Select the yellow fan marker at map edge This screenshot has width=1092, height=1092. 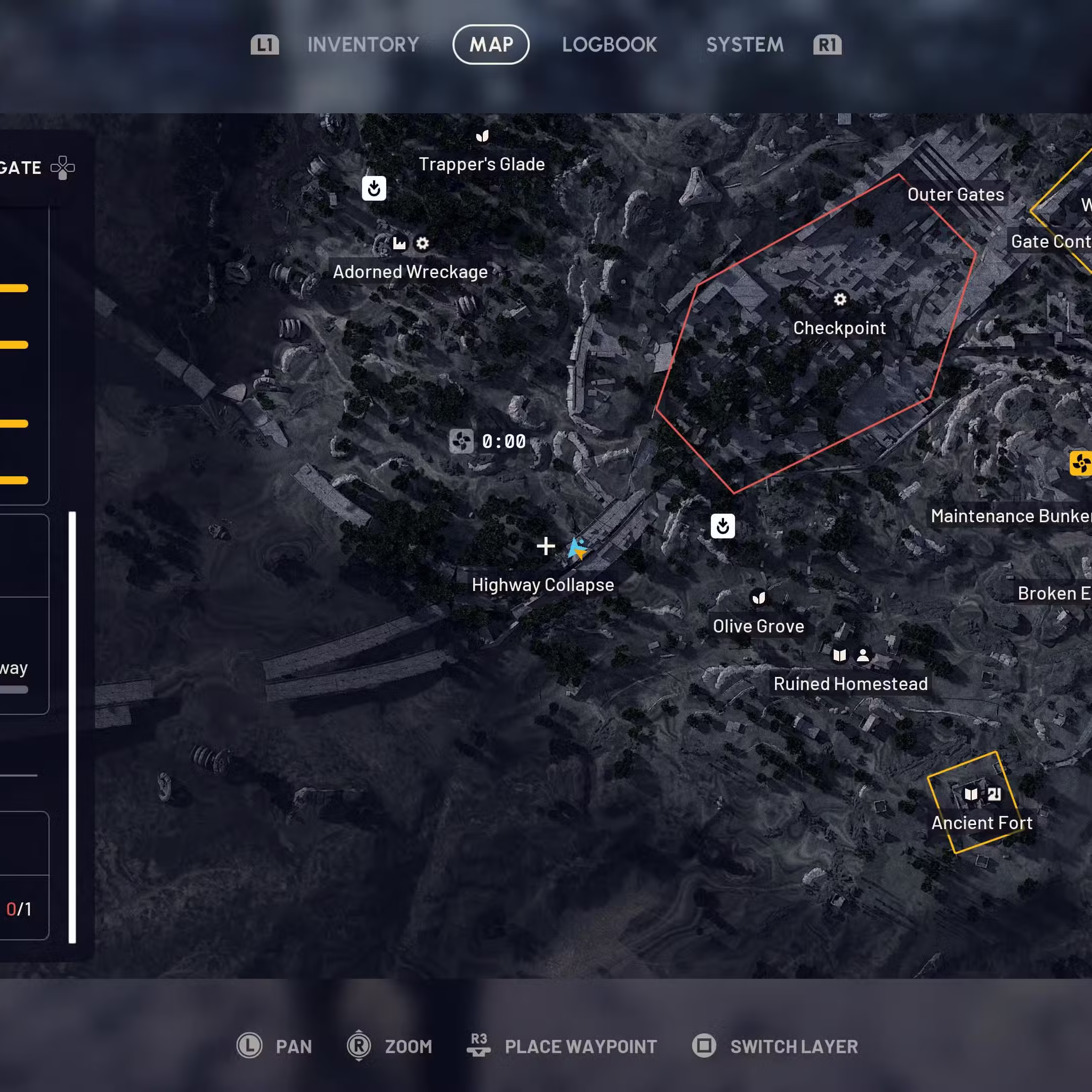(1080, 464)
